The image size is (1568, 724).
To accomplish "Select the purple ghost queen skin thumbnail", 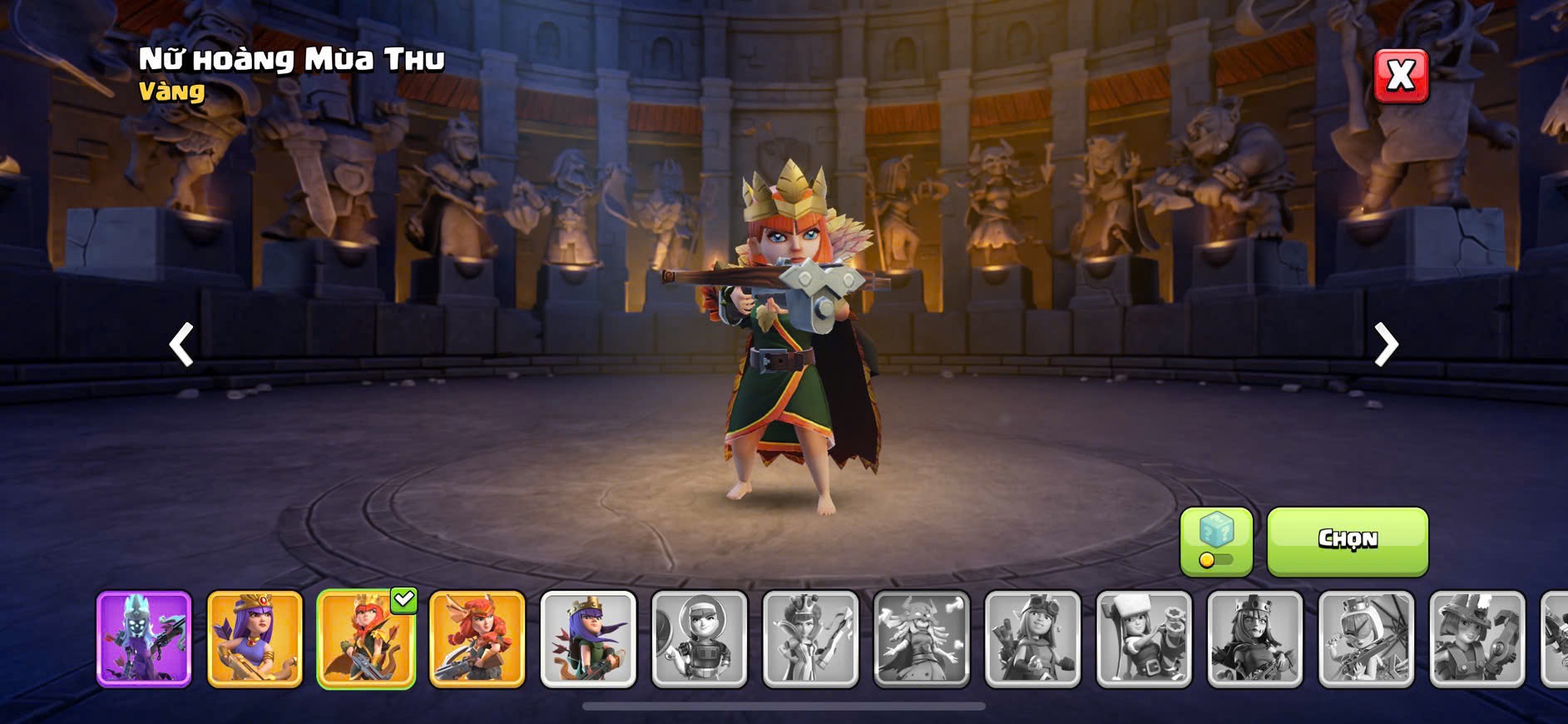I will (x=144, y=639).
